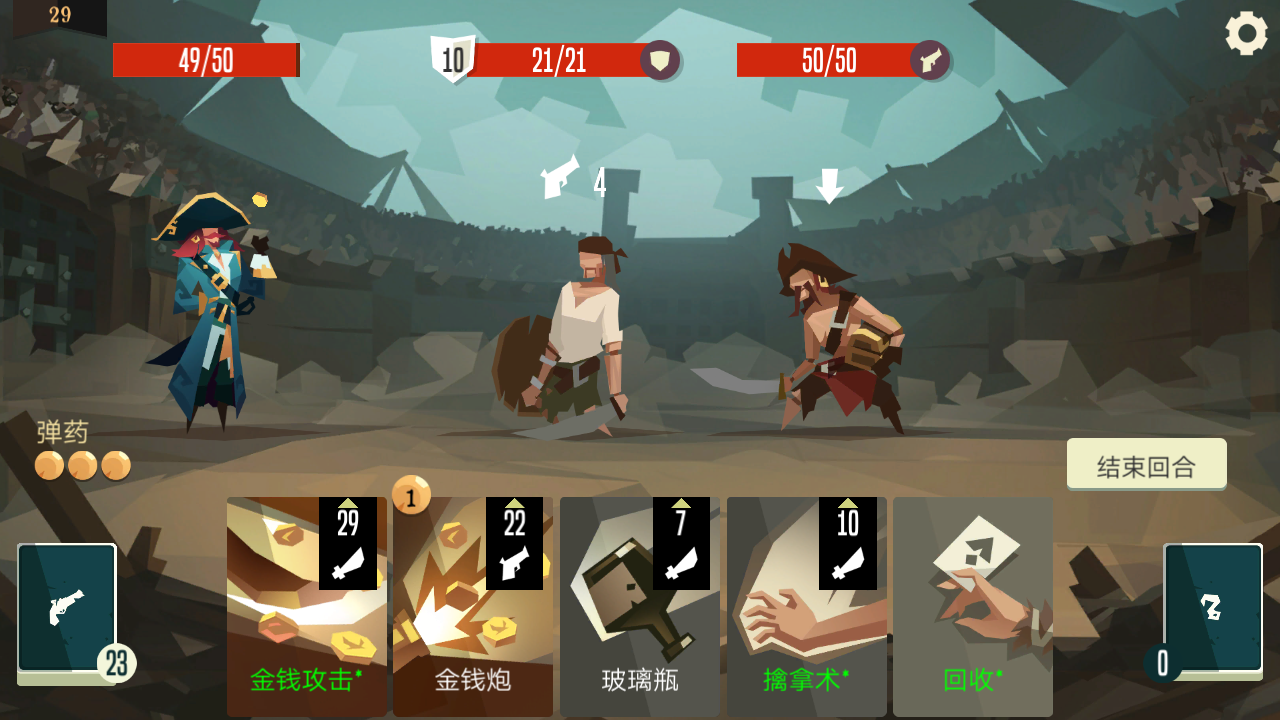Click the shield icon on the player health bar
The width and height of the screenshot is (1280, 720).
(660, 59)
